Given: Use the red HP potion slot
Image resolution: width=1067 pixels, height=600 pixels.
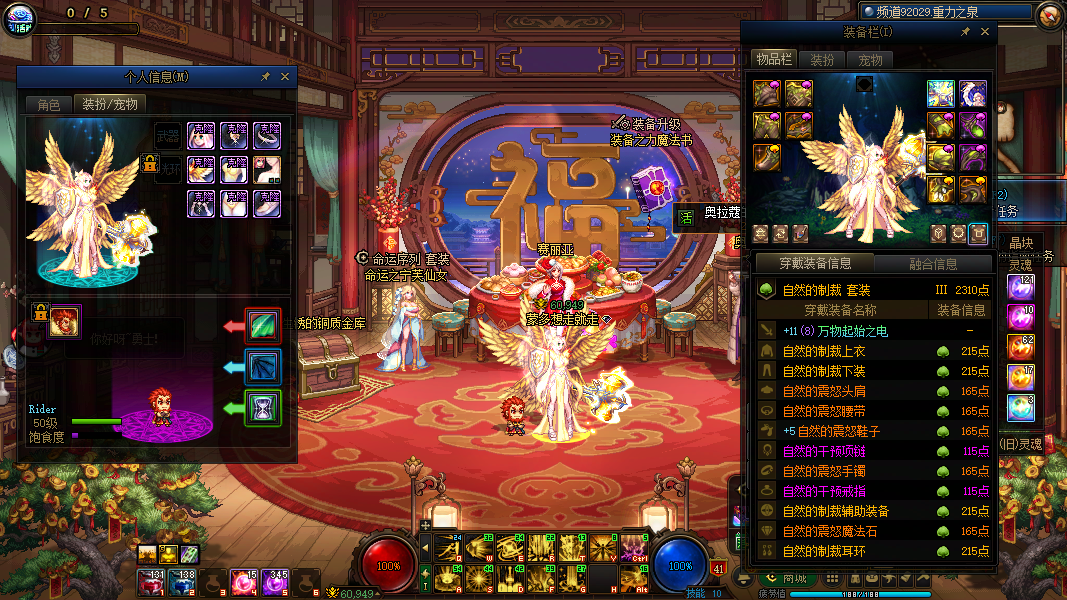Looking at the screenshot, I should pyautogui.click(x=151, y=582).
